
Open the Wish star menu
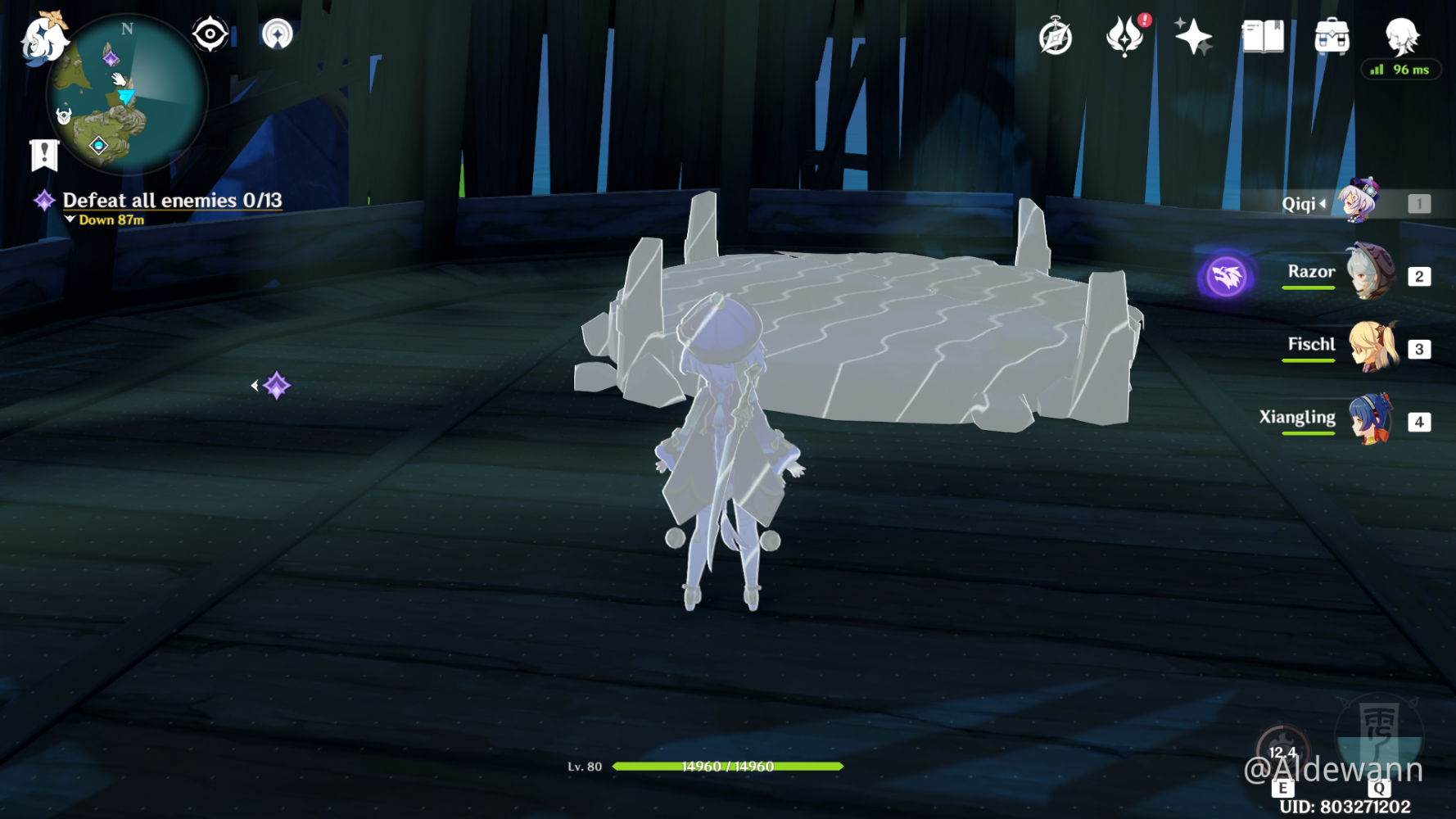coord(1192,37)
